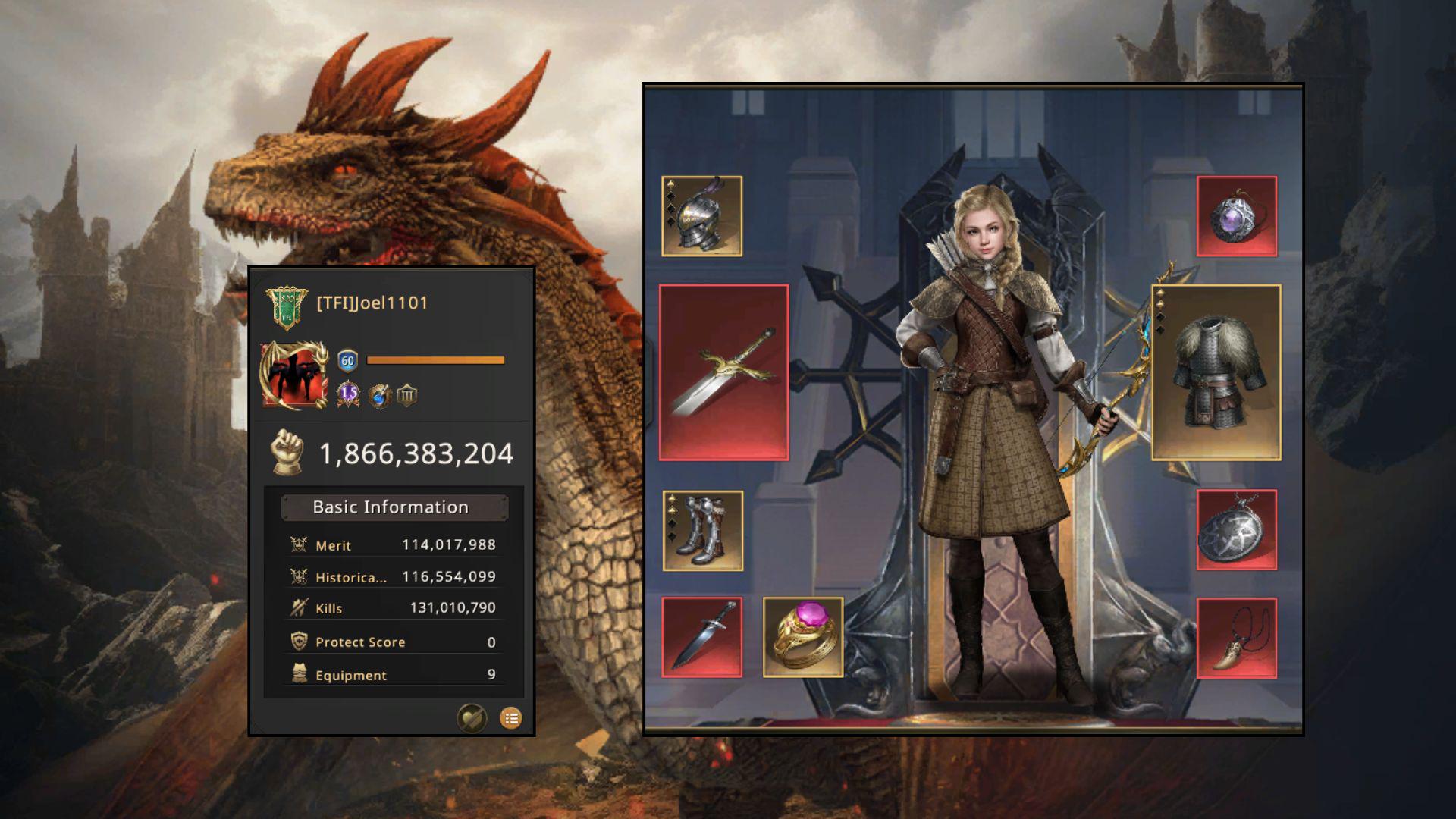Inspect the sword weapon slot

pyautogui.click(x=723, y=372)
